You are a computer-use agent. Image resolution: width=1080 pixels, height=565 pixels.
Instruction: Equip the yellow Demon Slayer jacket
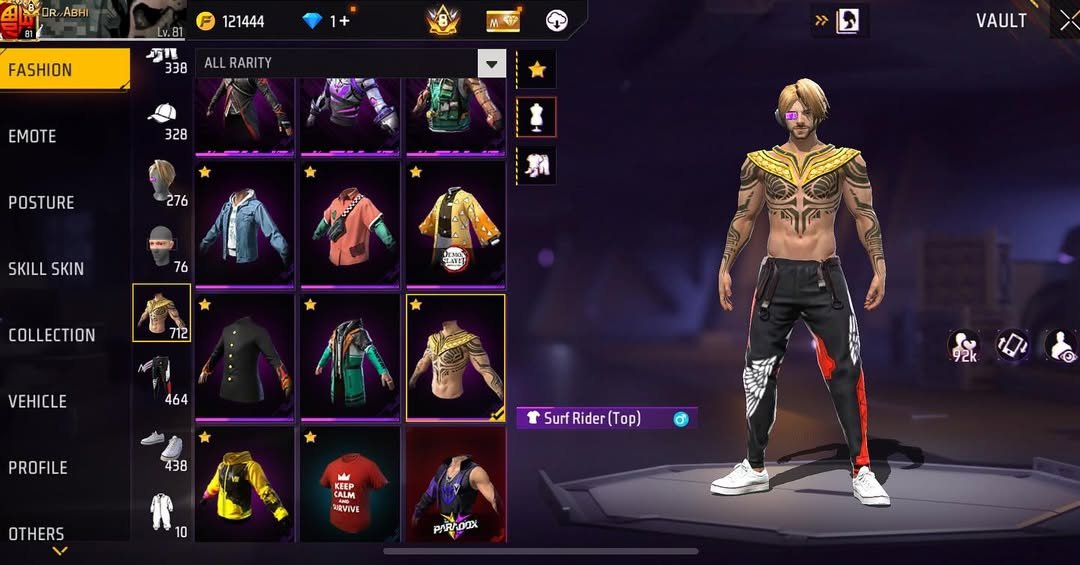(455, 224)
